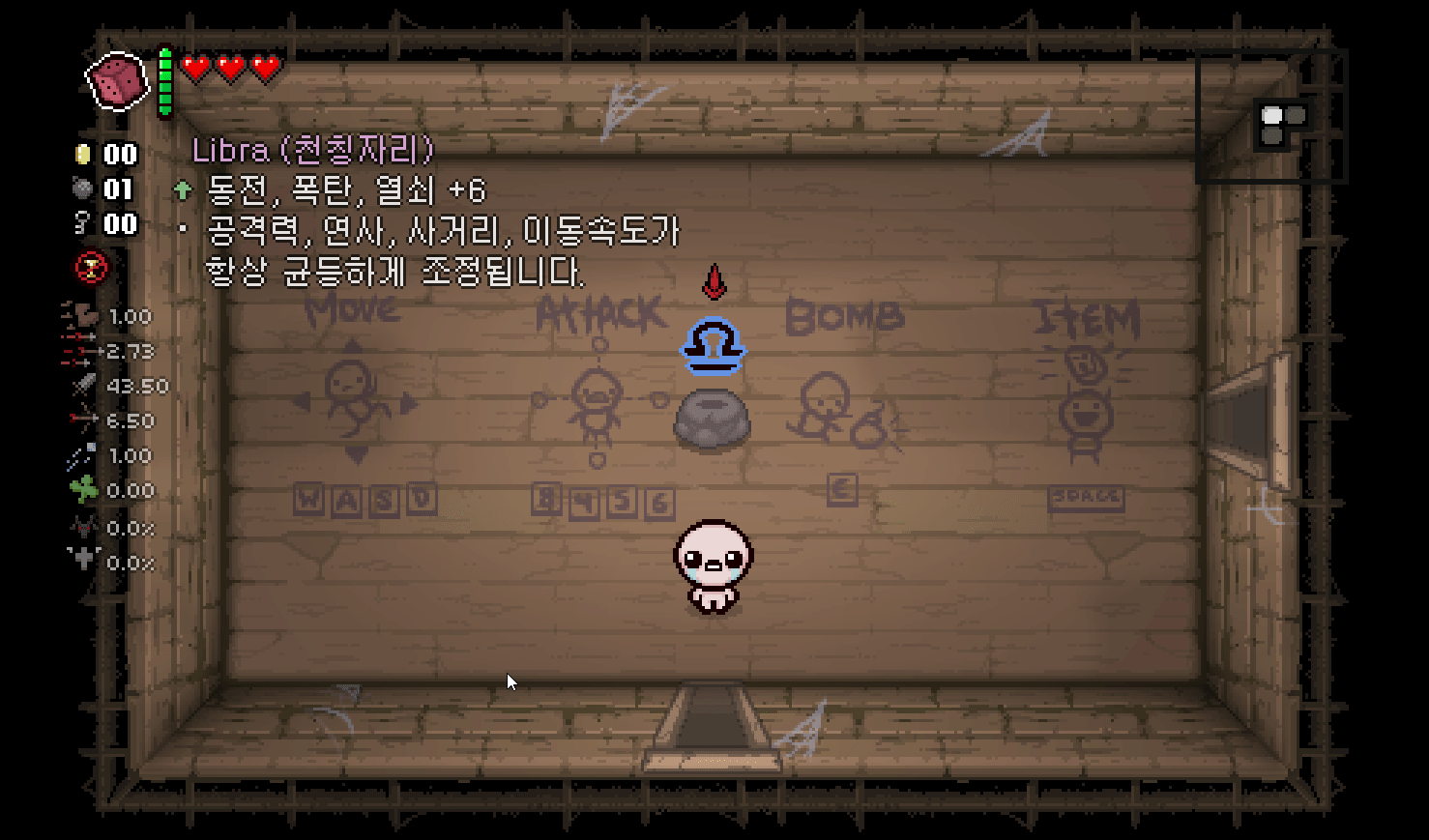Click the angel room chance cross icon
The height and width of the screenshot is (840, 1429).
(x=85, y=562)
